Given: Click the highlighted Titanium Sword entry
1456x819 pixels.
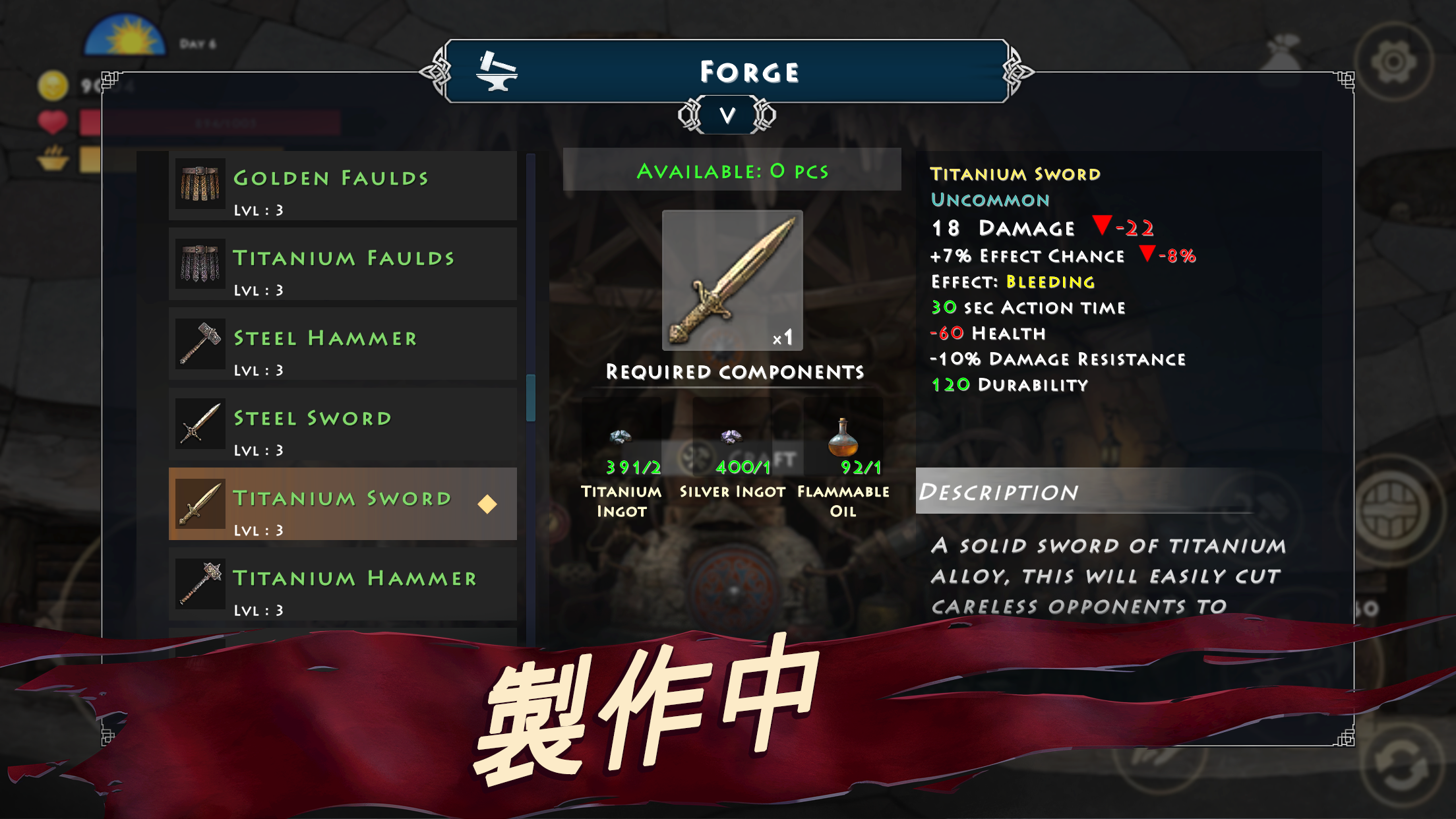Looking at the screenshot, I should 343,504.
